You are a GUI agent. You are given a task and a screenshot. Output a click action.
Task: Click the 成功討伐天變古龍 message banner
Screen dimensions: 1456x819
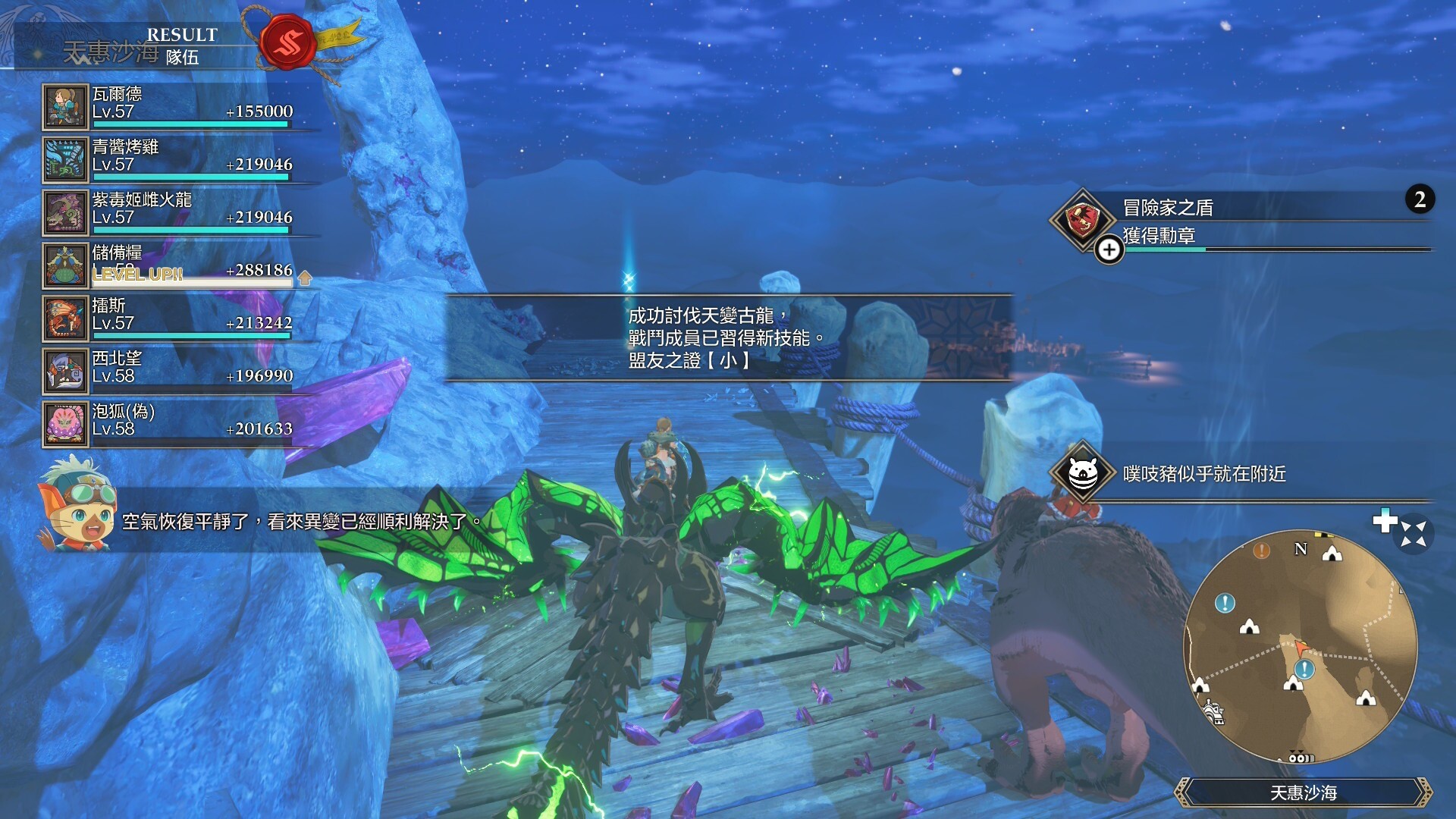[726, 337]
